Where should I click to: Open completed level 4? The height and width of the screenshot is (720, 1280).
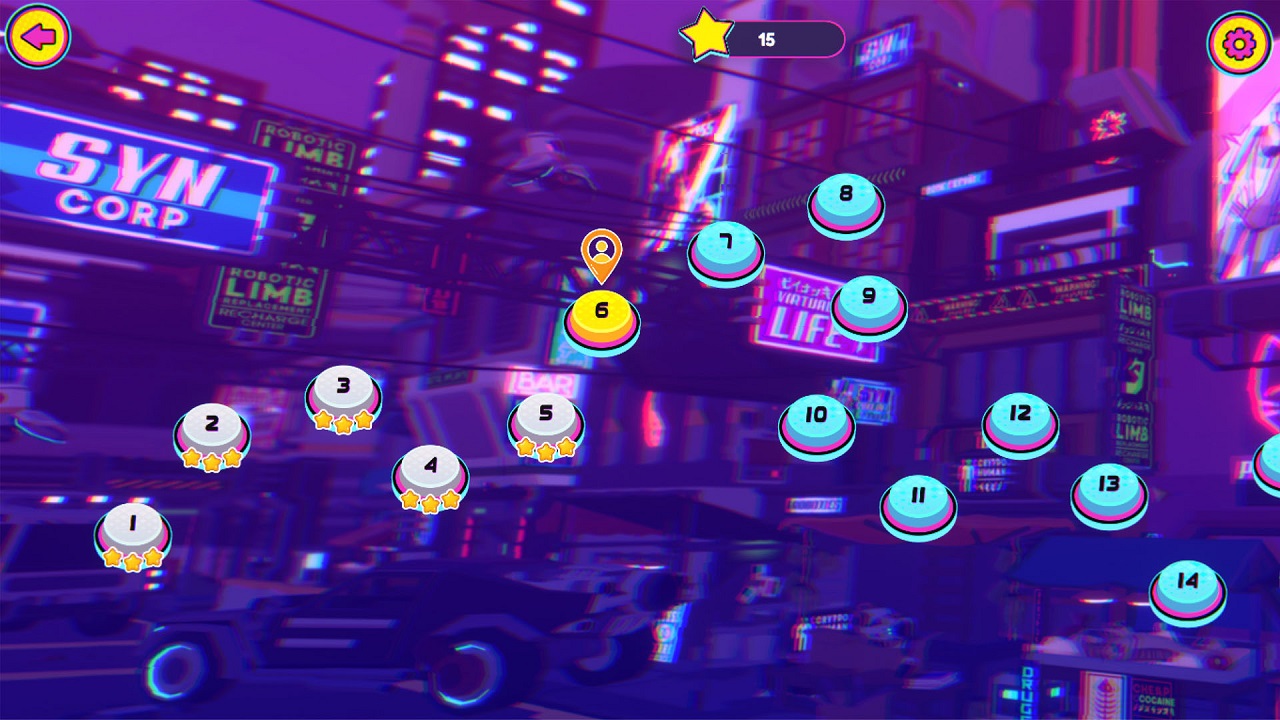(431, 469)
